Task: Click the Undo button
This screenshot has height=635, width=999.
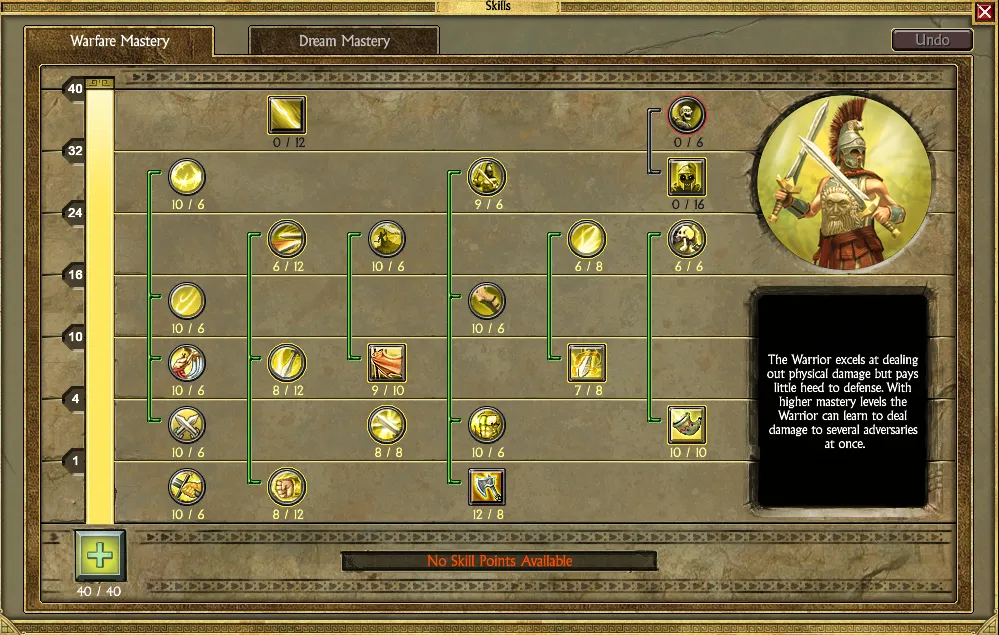Action: click(932, 41)
